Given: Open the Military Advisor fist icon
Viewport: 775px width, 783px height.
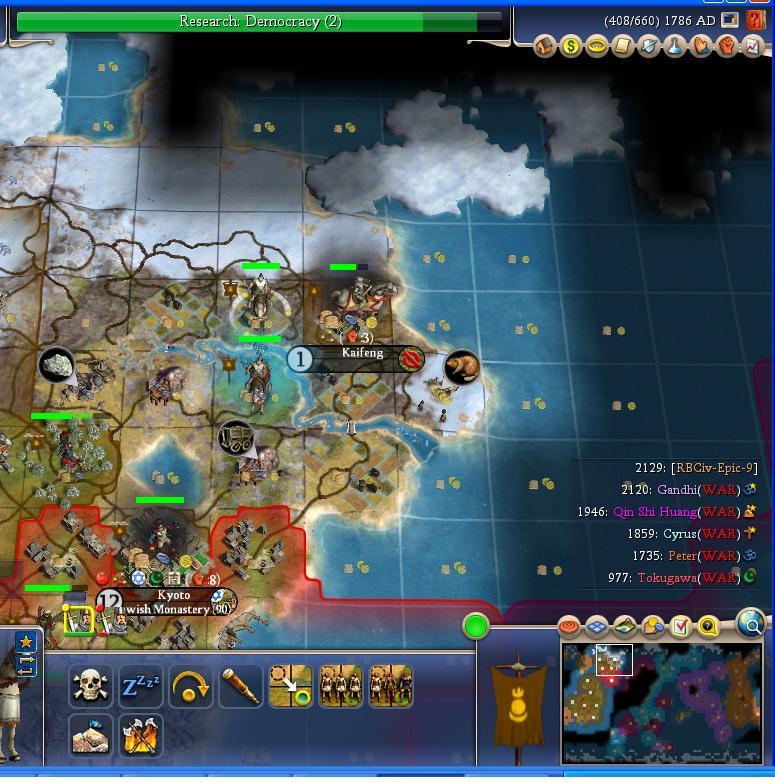Looking at the screenshot, I should pos(726,46).
